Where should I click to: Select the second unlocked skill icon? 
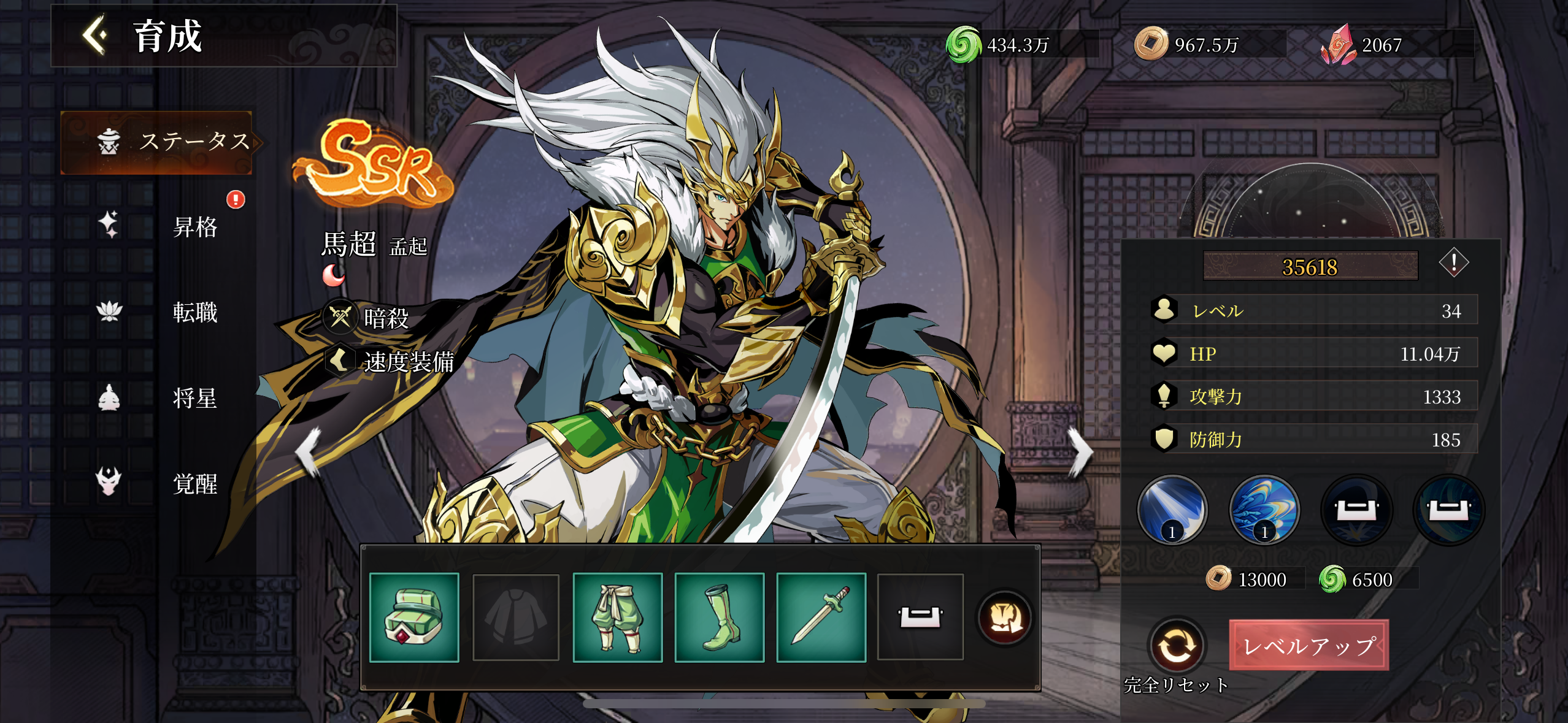tap(1266, 511)
